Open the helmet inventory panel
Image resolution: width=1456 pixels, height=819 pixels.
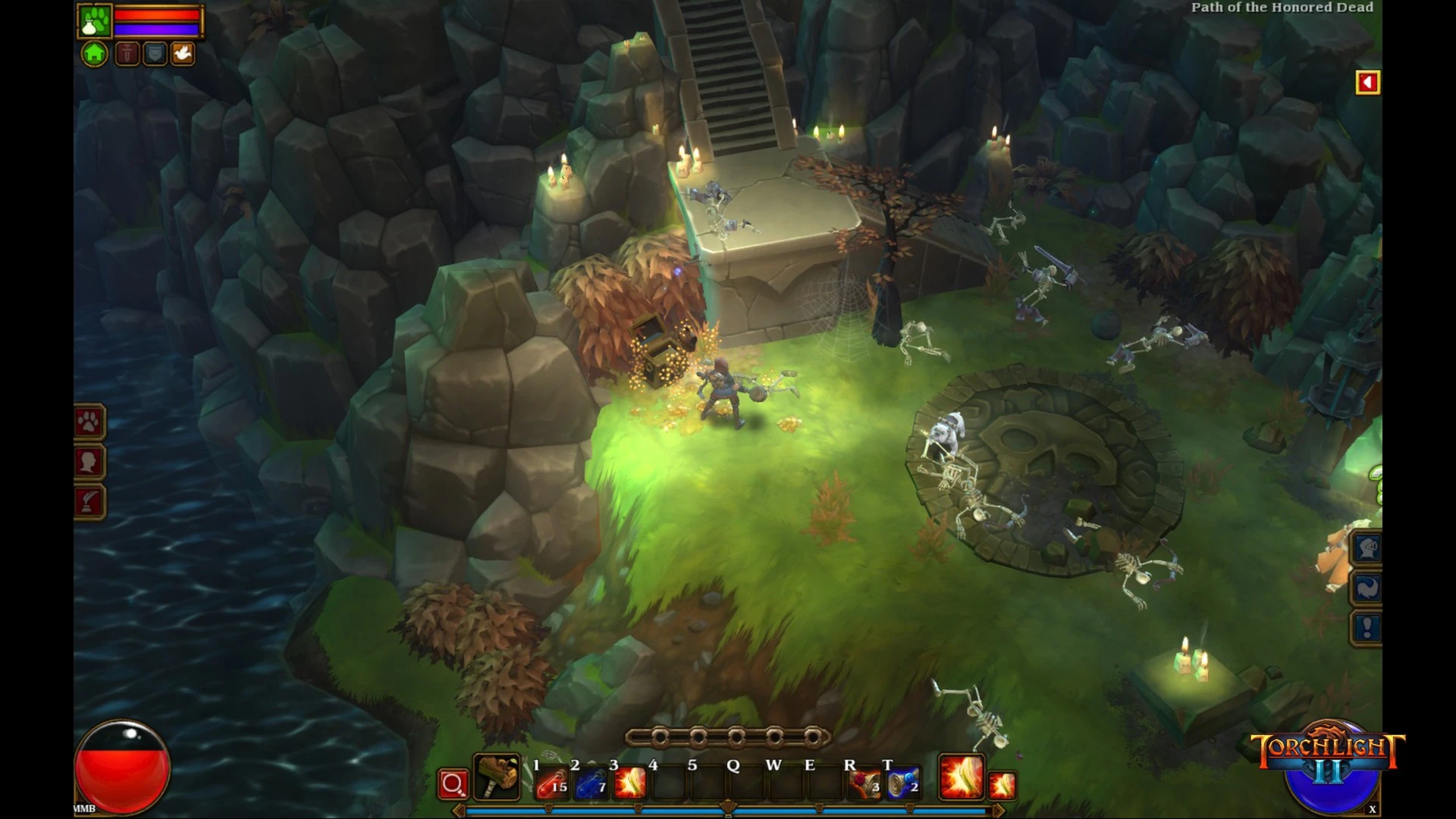[x=1368, y=548]
